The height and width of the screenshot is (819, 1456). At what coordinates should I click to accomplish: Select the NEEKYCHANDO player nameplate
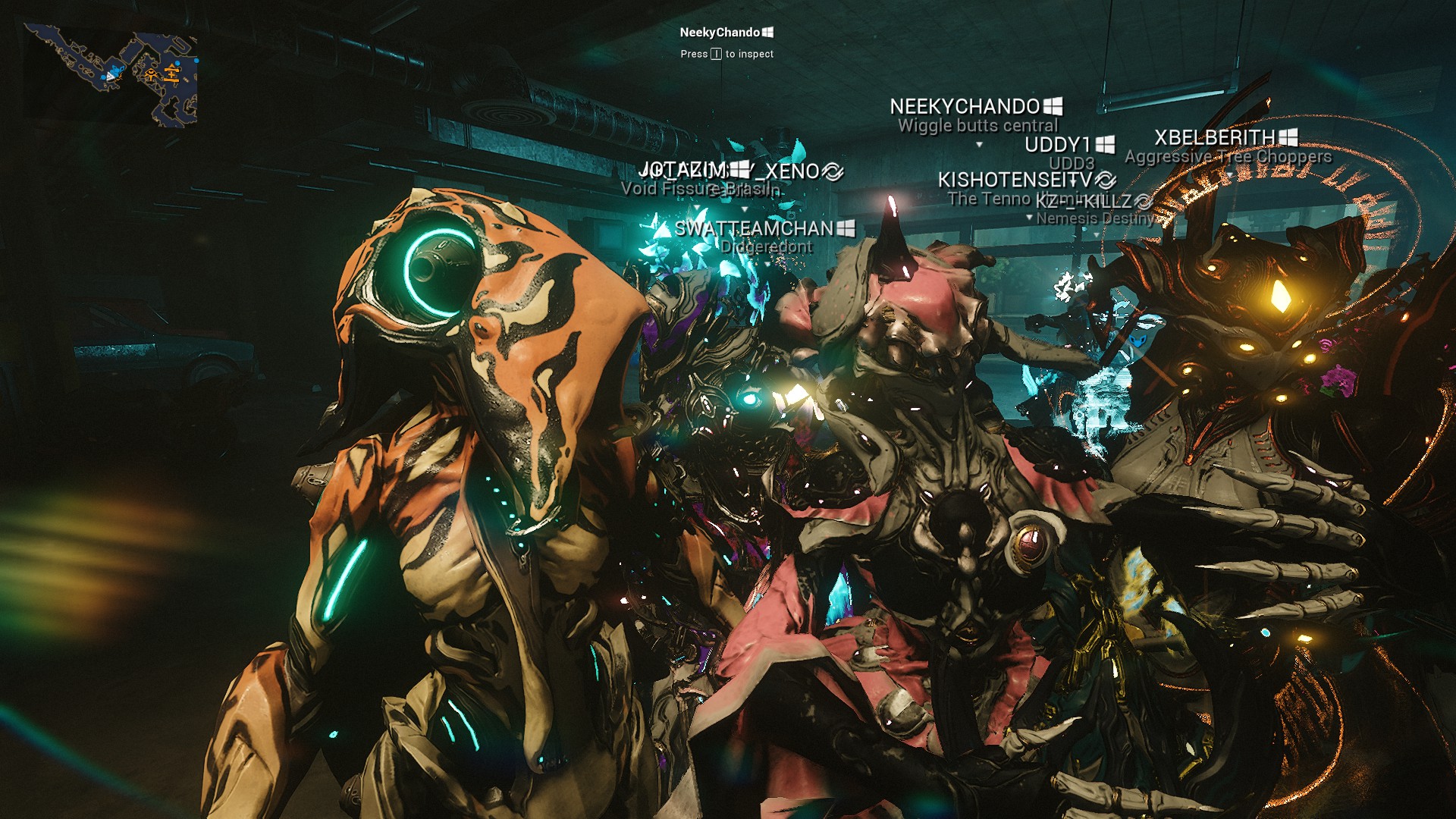click(x=965, y=107)
